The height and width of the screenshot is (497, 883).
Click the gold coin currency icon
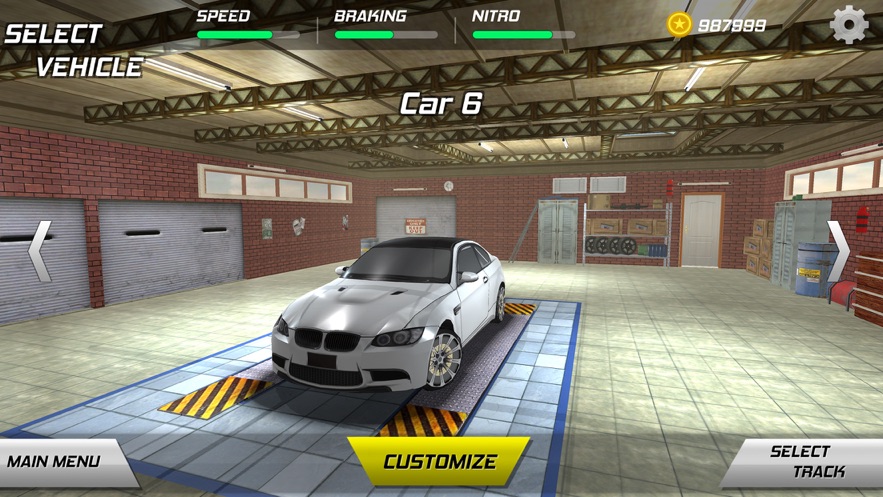point(680,24)
